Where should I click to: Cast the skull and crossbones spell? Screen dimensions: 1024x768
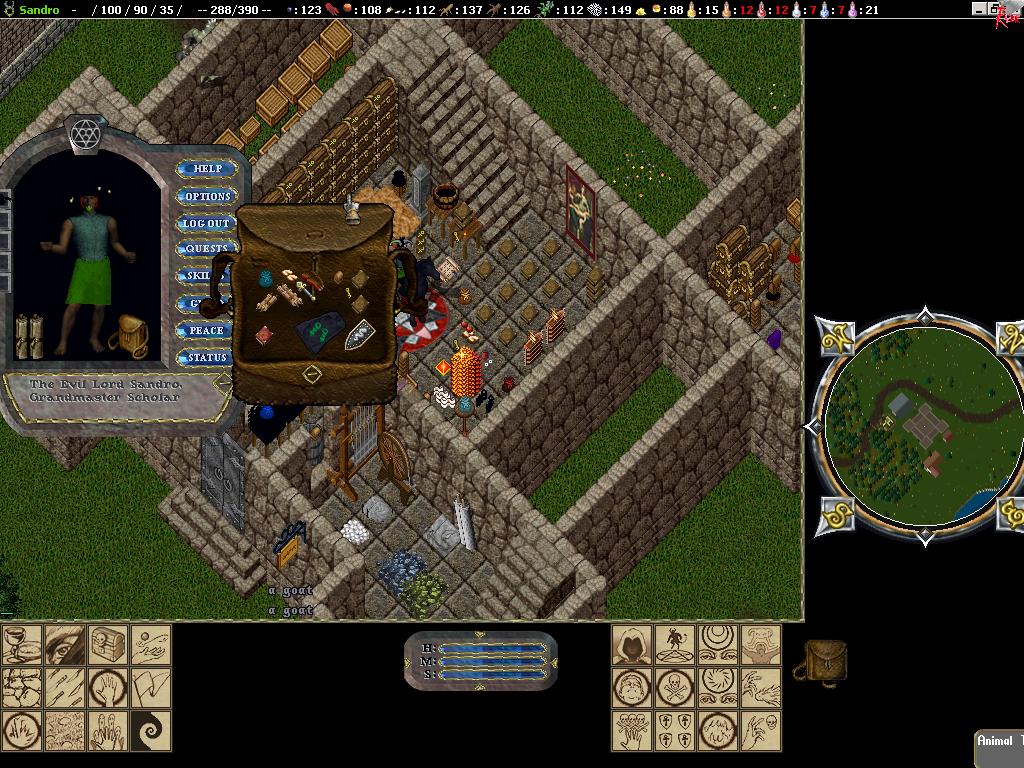click(x=675, y=688)
